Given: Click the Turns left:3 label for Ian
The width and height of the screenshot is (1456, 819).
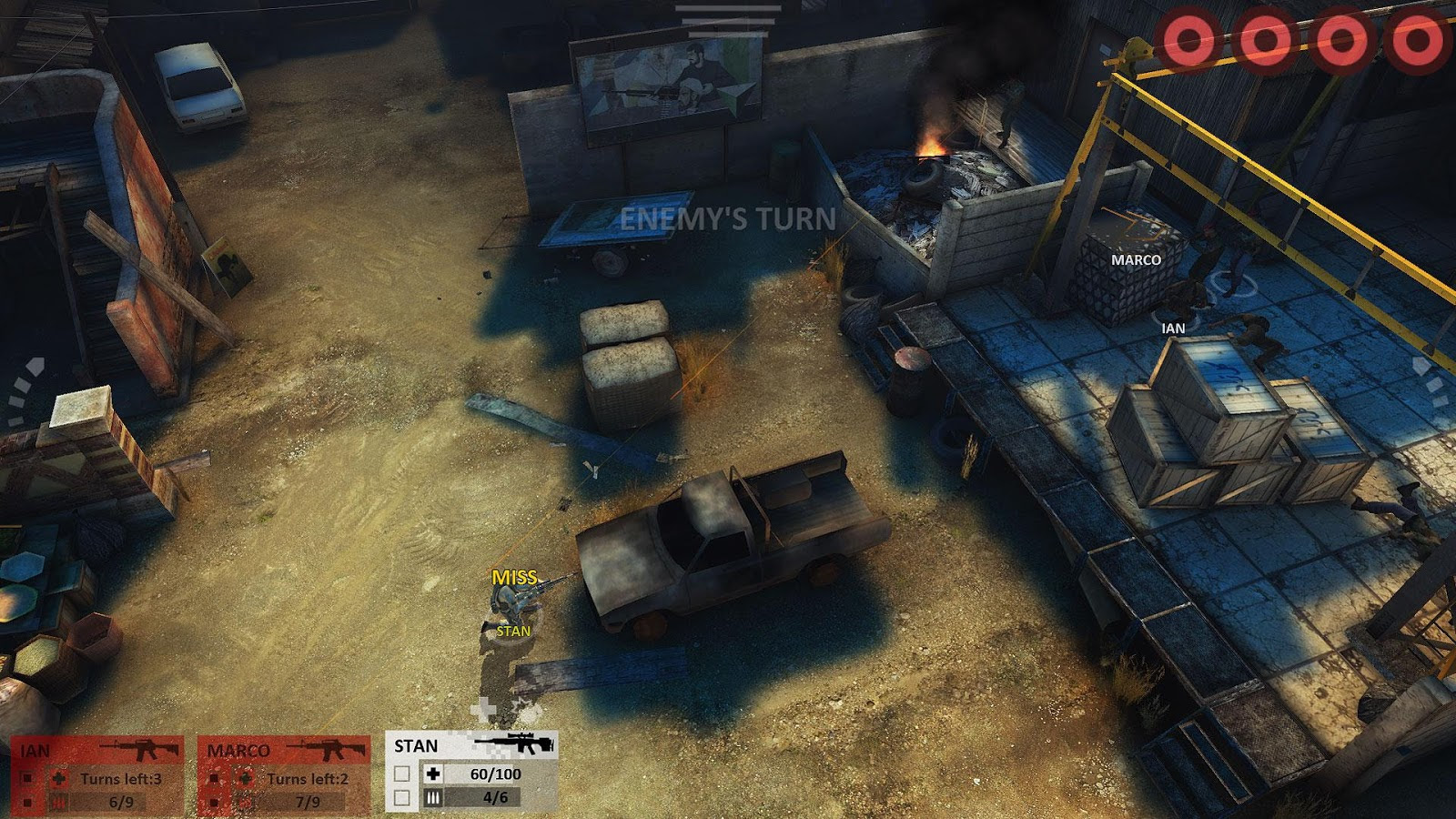Looking at the screenshot, I should (x=122, y=777).
